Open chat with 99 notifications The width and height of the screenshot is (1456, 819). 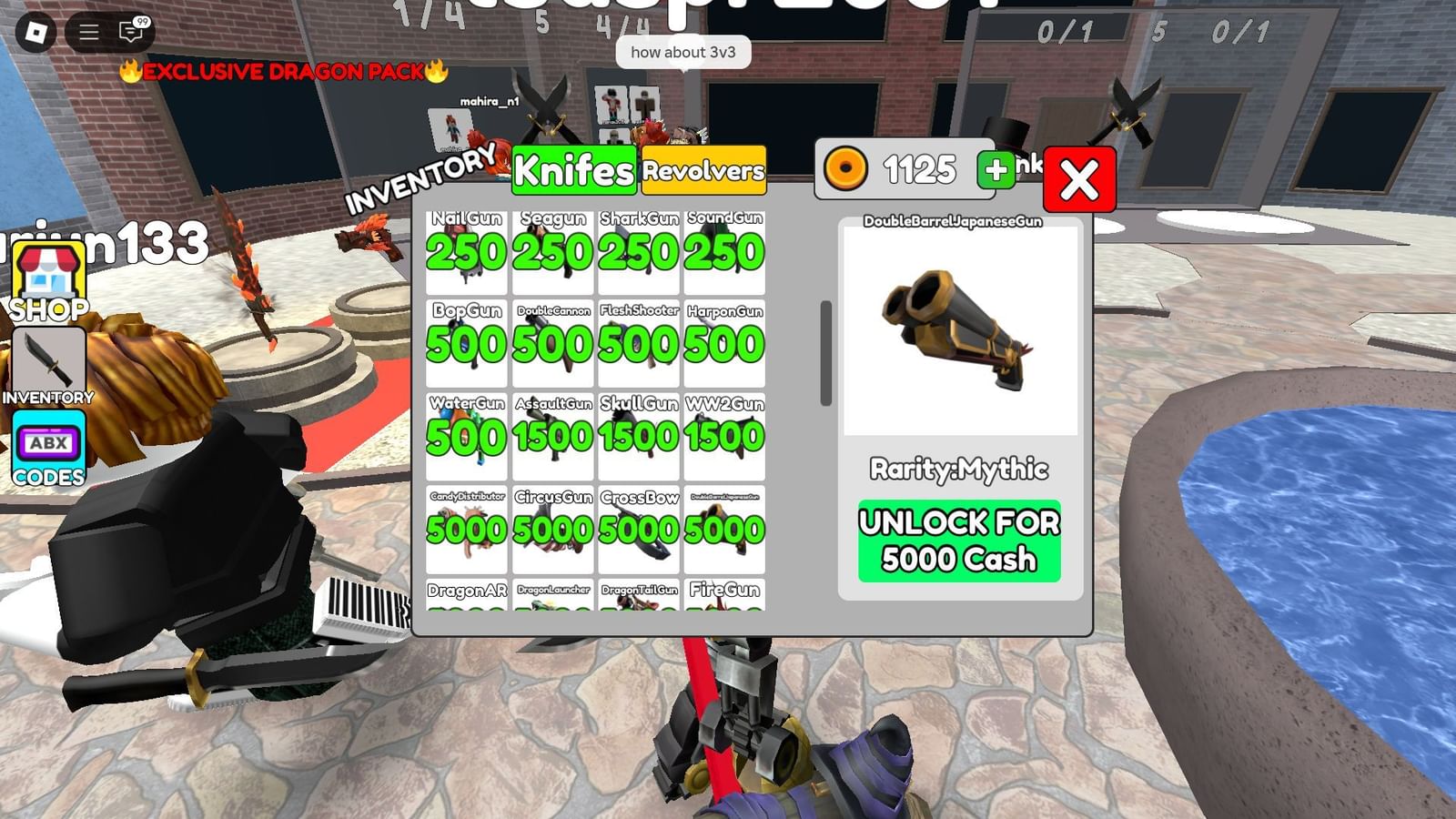pyautogui.click(x=132, y=30)
